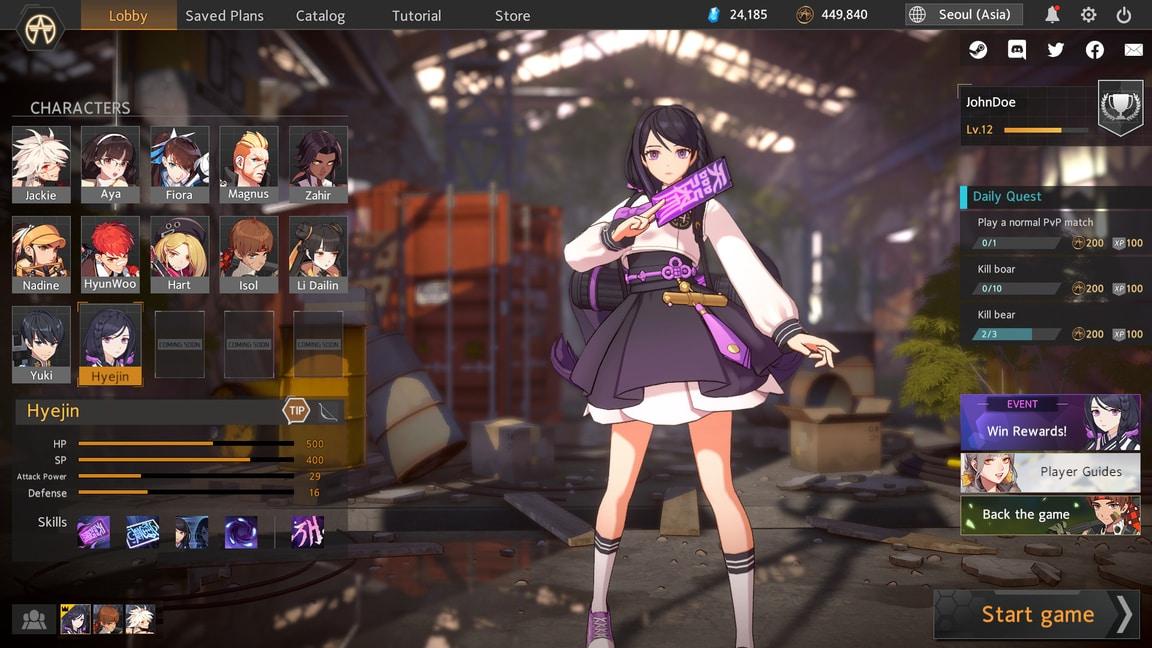
Task: Open the Player Guides banner
Action: click(x=1050, y=472)
